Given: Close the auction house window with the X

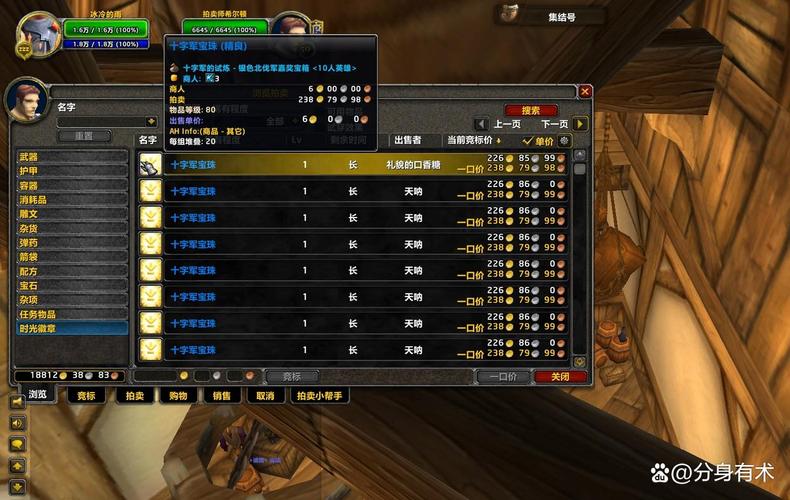Looking at the screenshot, I should [585, 91].
